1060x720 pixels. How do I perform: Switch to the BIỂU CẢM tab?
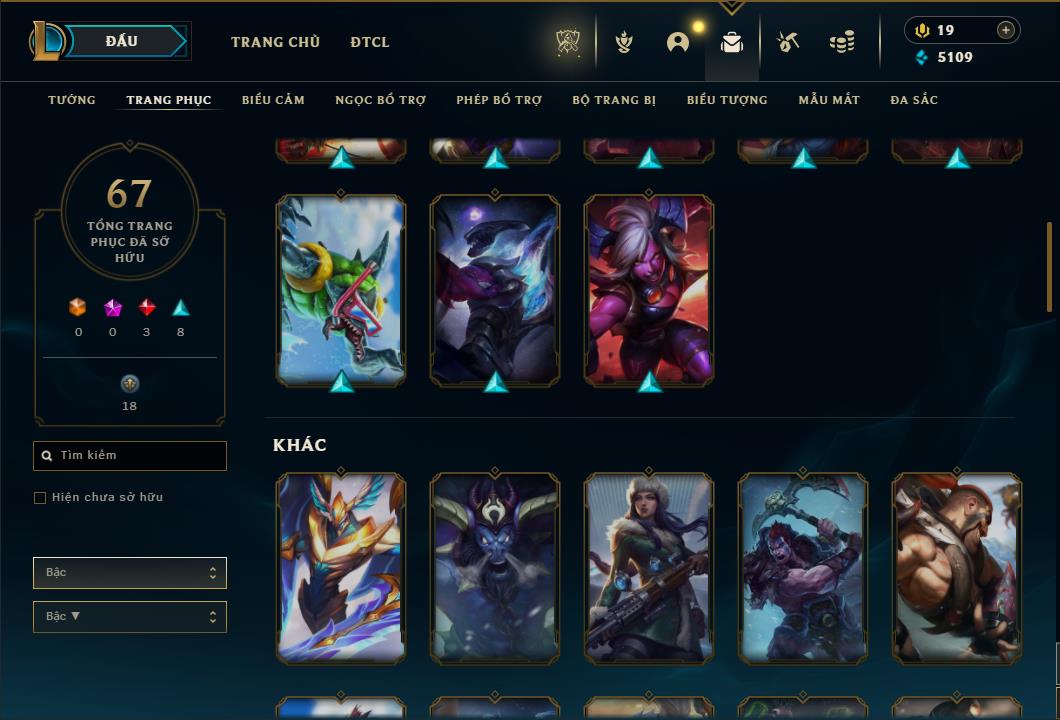tap(273, 100)
